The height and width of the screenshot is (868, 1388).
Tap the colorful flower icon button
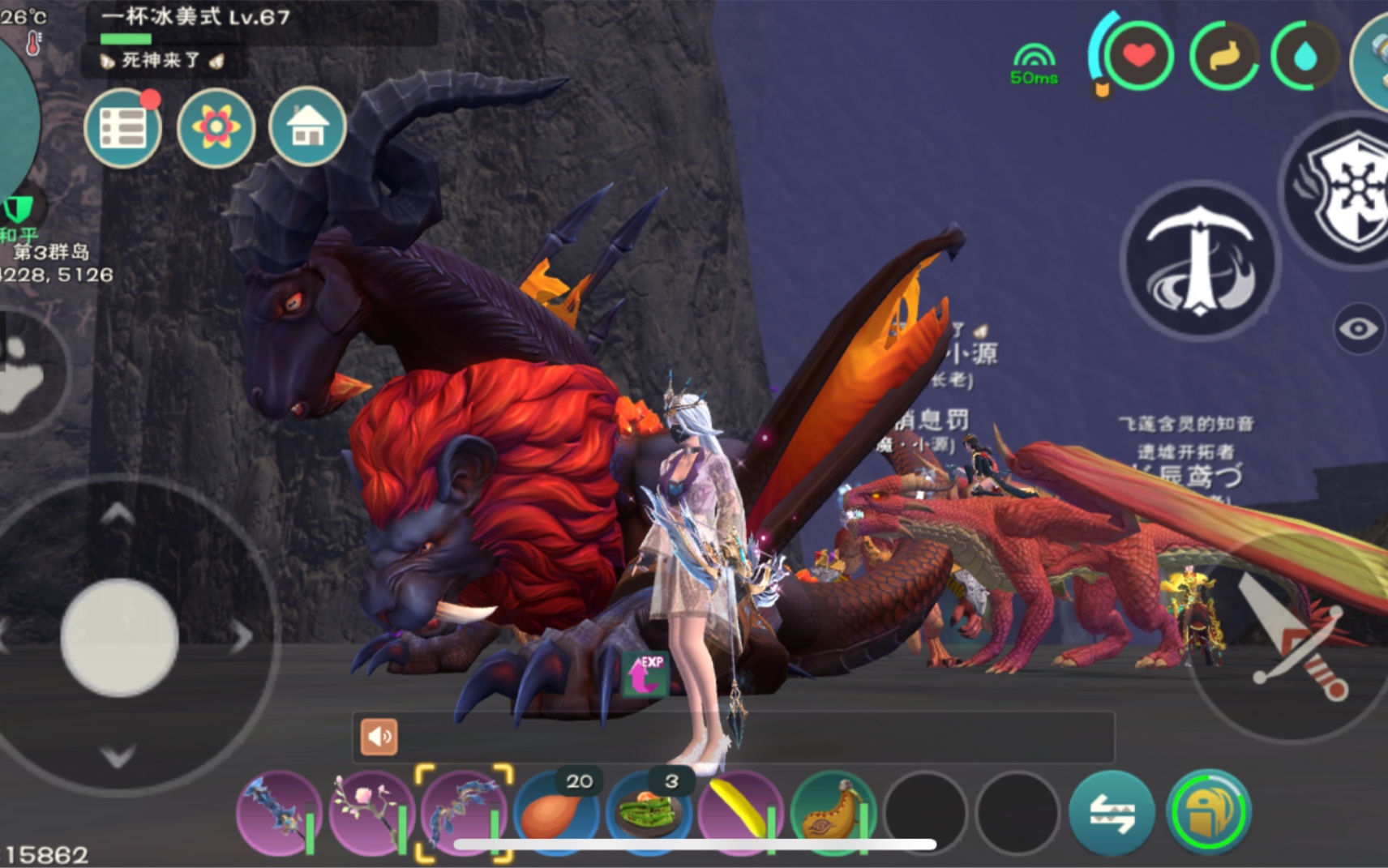click(216, 128)
